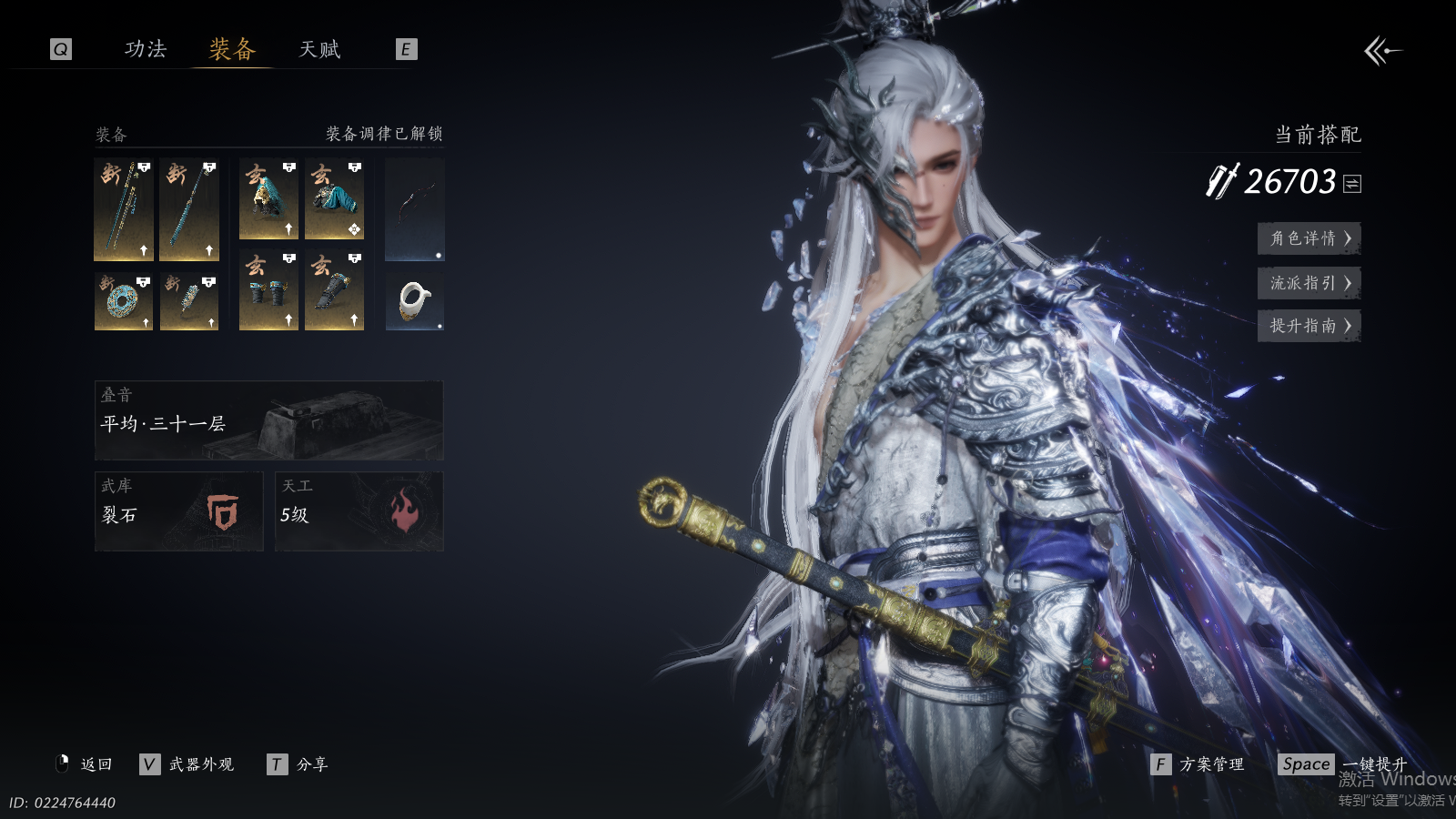Select the tassel pendant accessory slot

pos(189,301)
